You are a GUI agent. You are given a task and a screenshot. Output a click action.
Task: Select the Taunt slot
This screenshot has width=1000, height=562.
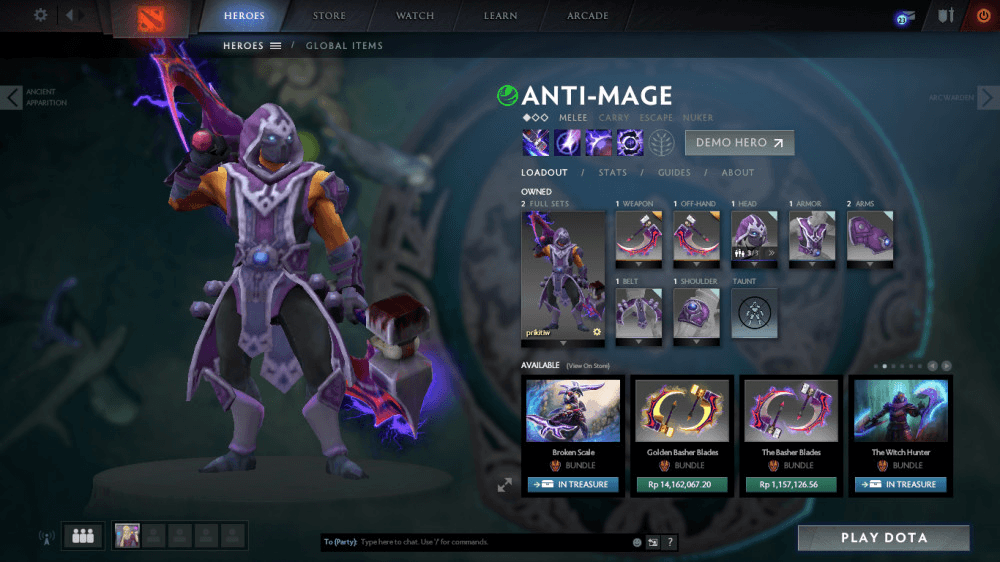tap(754, 314)
